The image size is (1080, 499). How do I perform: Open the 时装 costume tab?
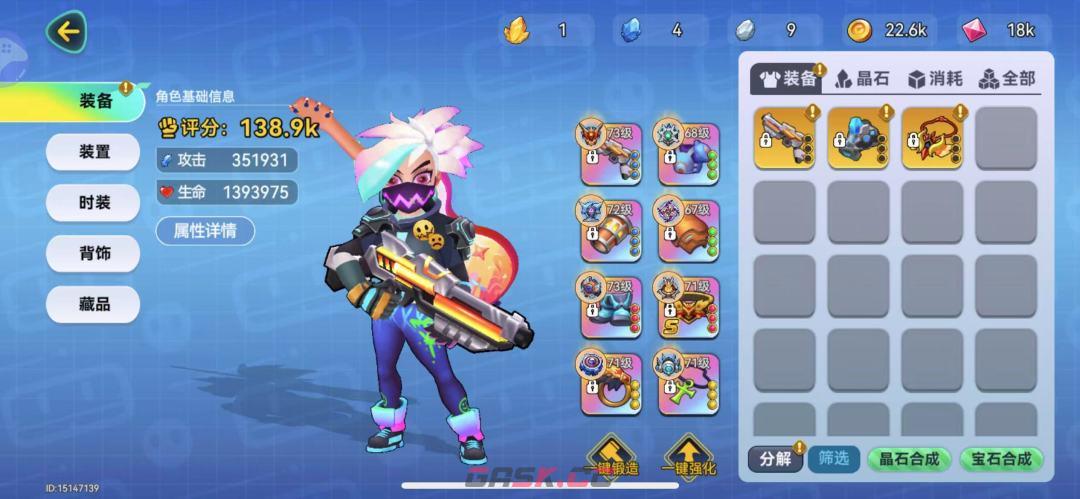coord(94,203)
